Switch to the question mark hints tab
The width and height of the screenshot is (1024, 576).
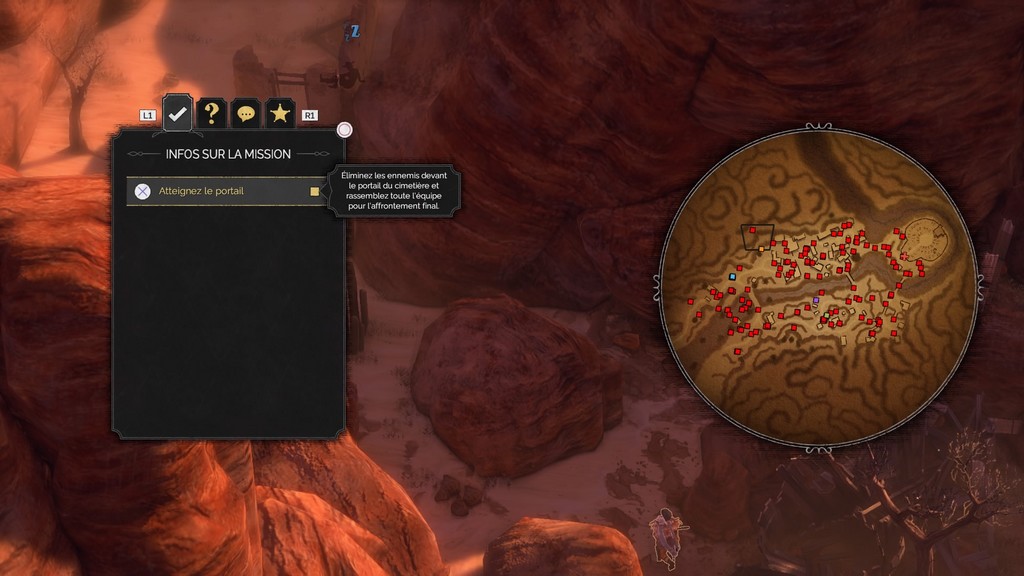211,114
